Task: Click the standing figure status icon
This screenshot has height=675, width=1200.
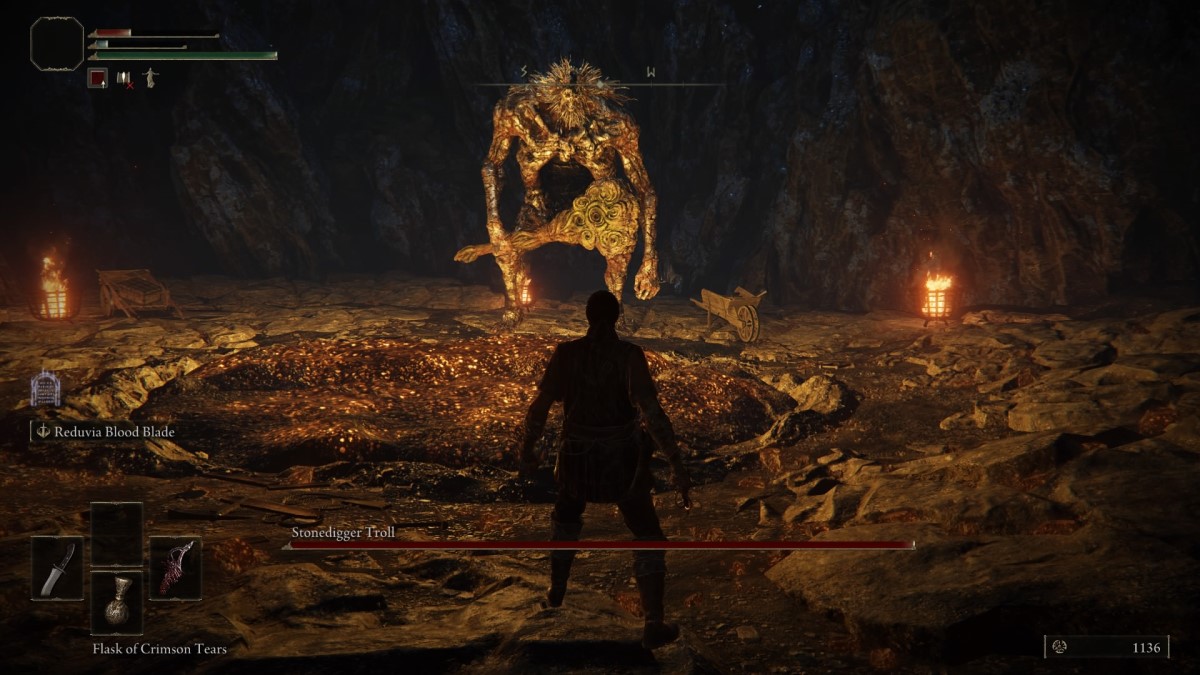Action: [150, 77]
